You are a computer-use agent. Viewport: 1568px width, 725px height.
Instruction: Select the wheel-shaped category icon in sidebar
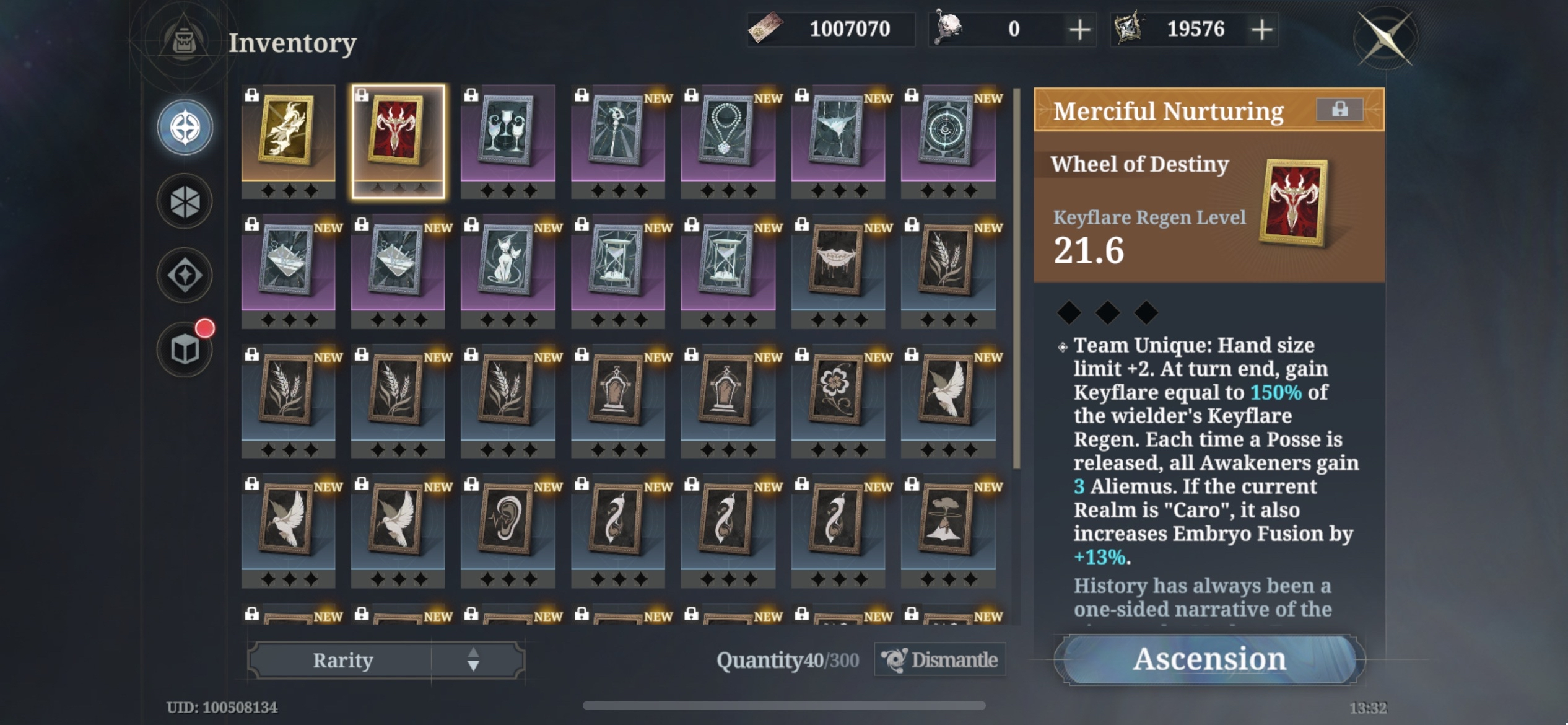tap(183, 127)
